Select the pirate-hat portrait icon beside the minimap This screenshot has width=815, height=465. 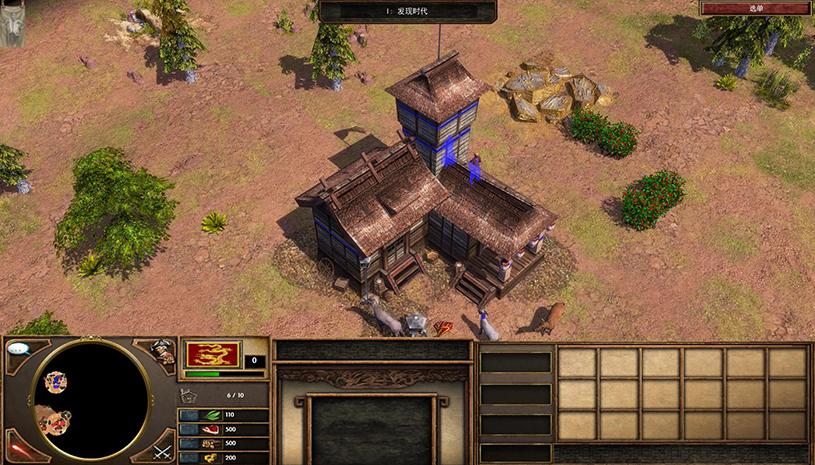(163, 351)
